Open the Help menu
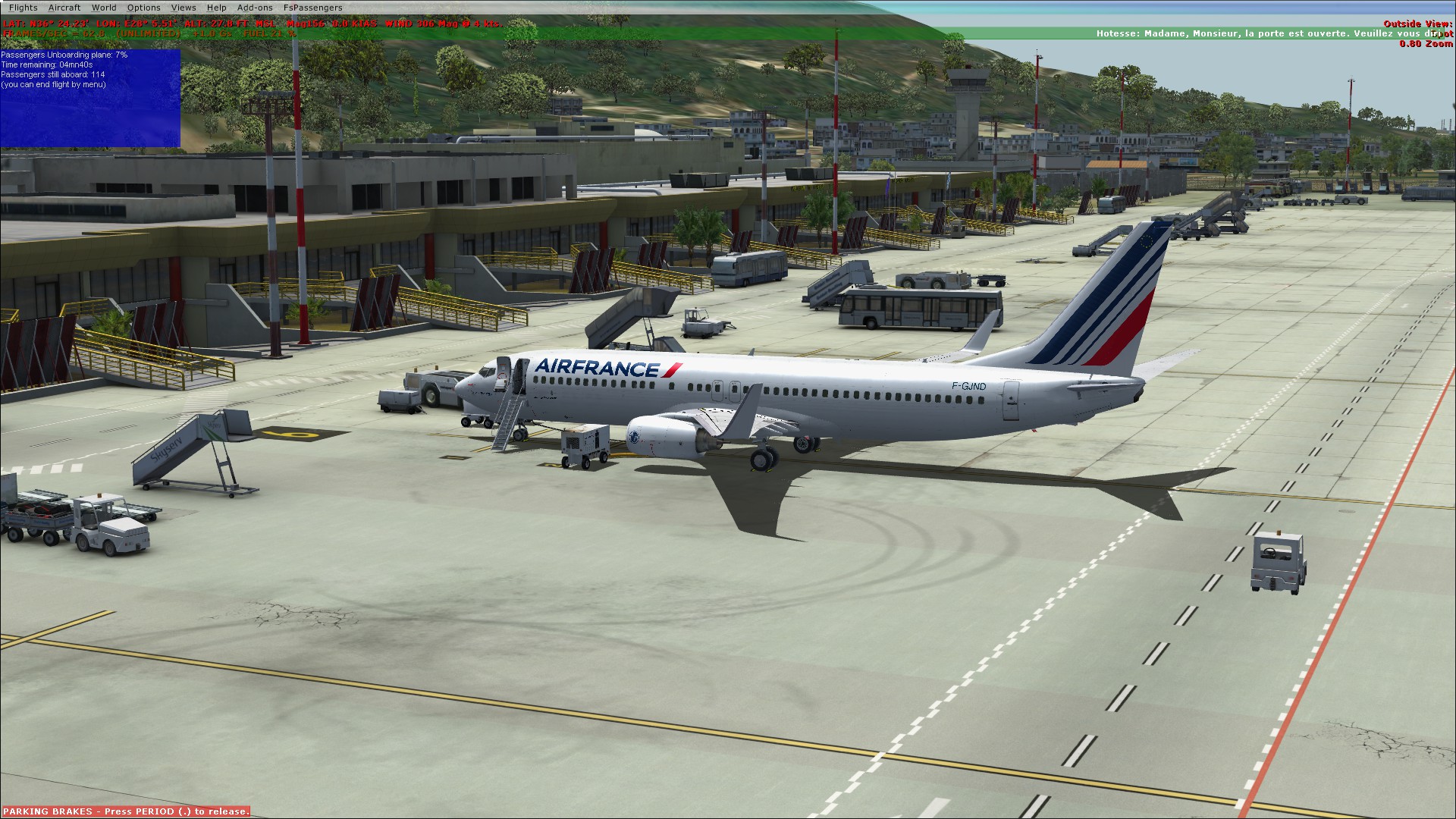The width and height of the screenshot is (1456, 819). point(216,8)
